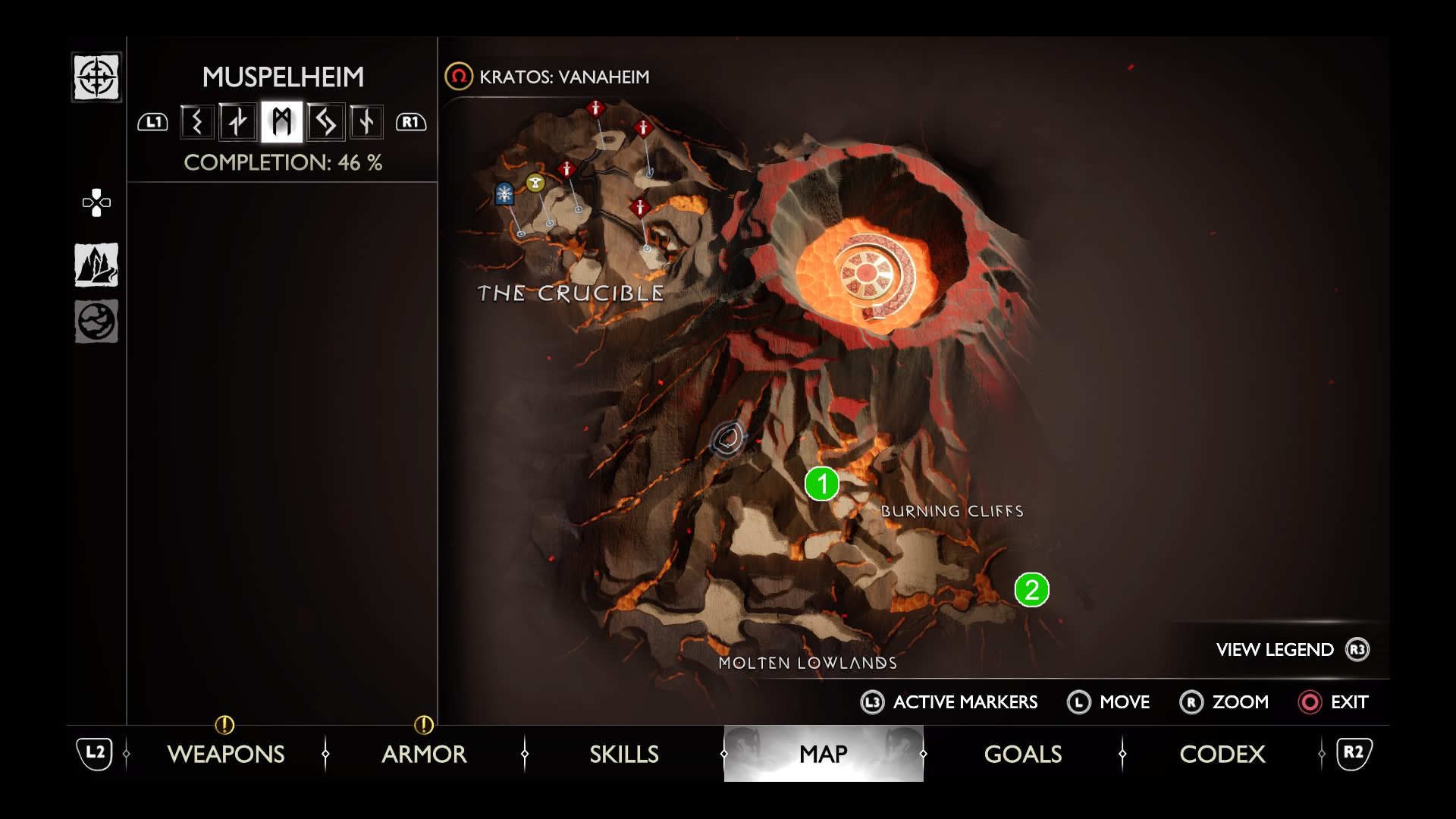
Task: Click VIEW LEGEND button
Action: point(1274,650)
